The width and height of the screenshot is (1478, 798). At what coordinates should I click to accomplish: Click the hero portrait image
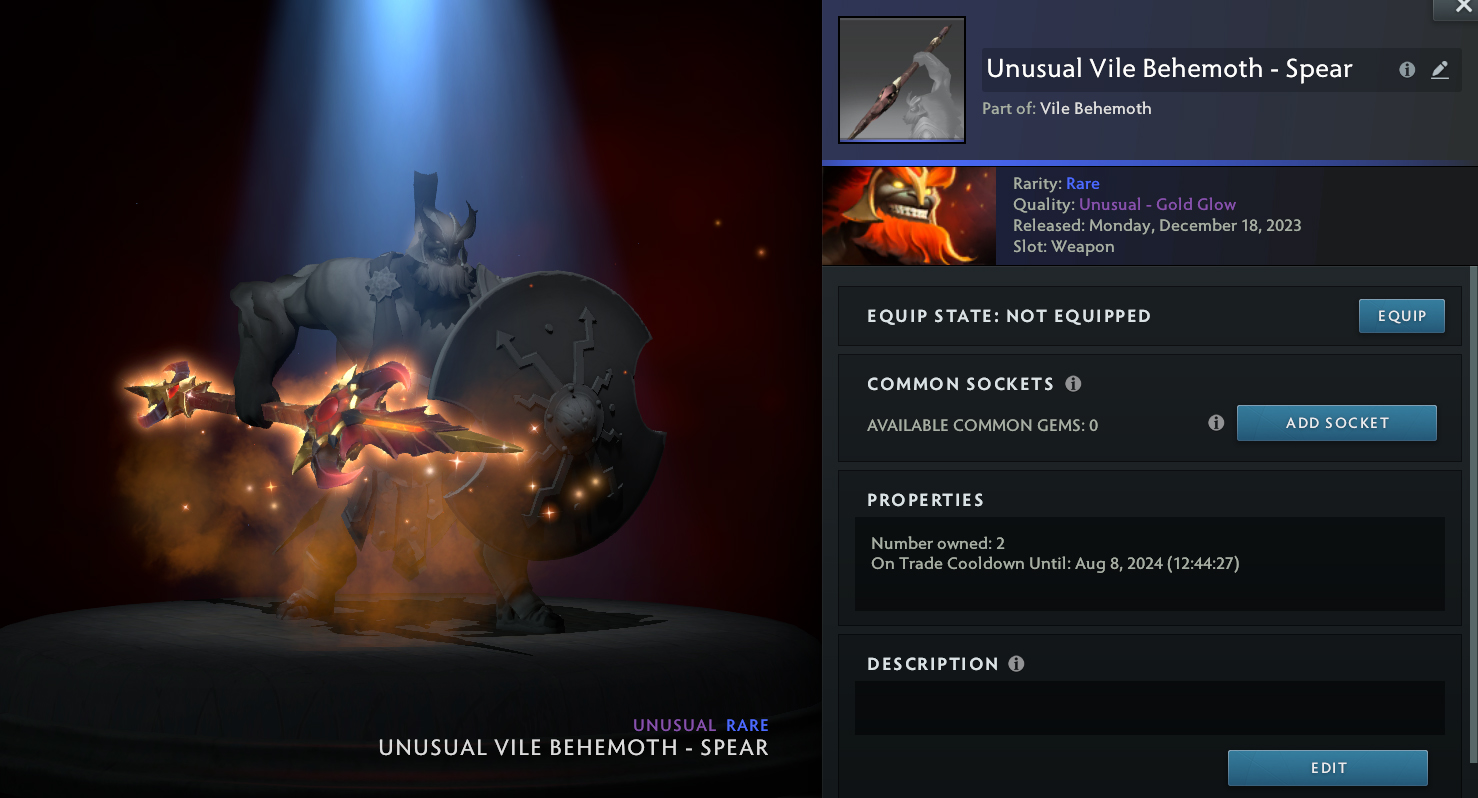tap(908, 216)
